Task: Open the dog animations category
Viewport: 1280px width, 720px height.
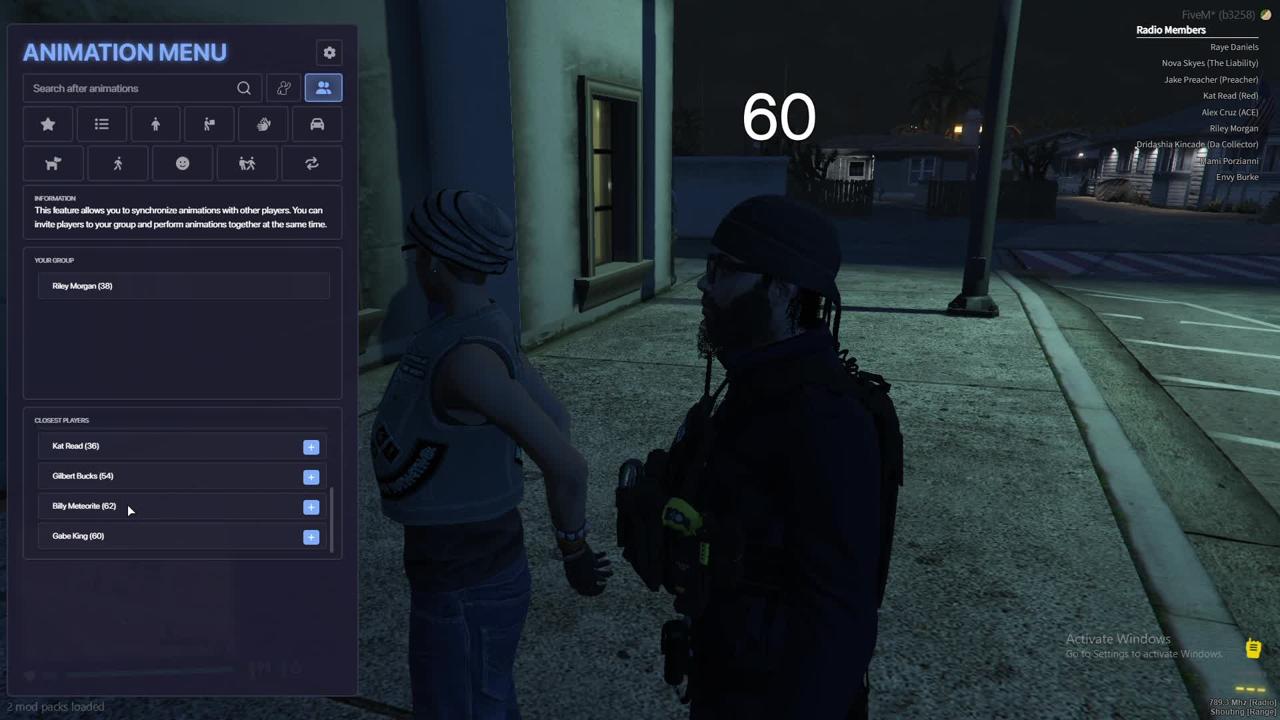Action: pos(53,164)
